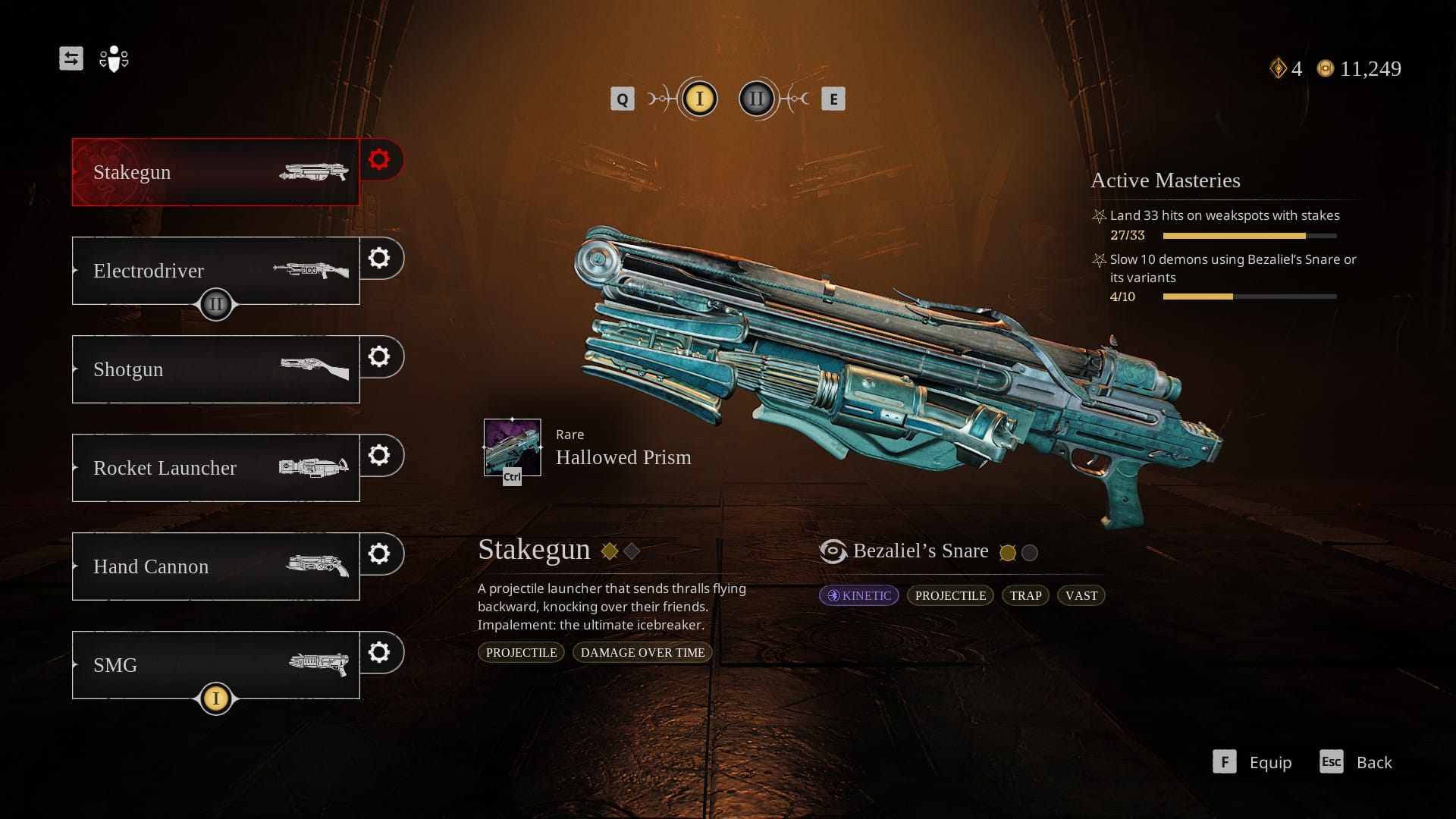Open the gear options beside SMG
The image size is (1456, 819).
coord(379,652)
